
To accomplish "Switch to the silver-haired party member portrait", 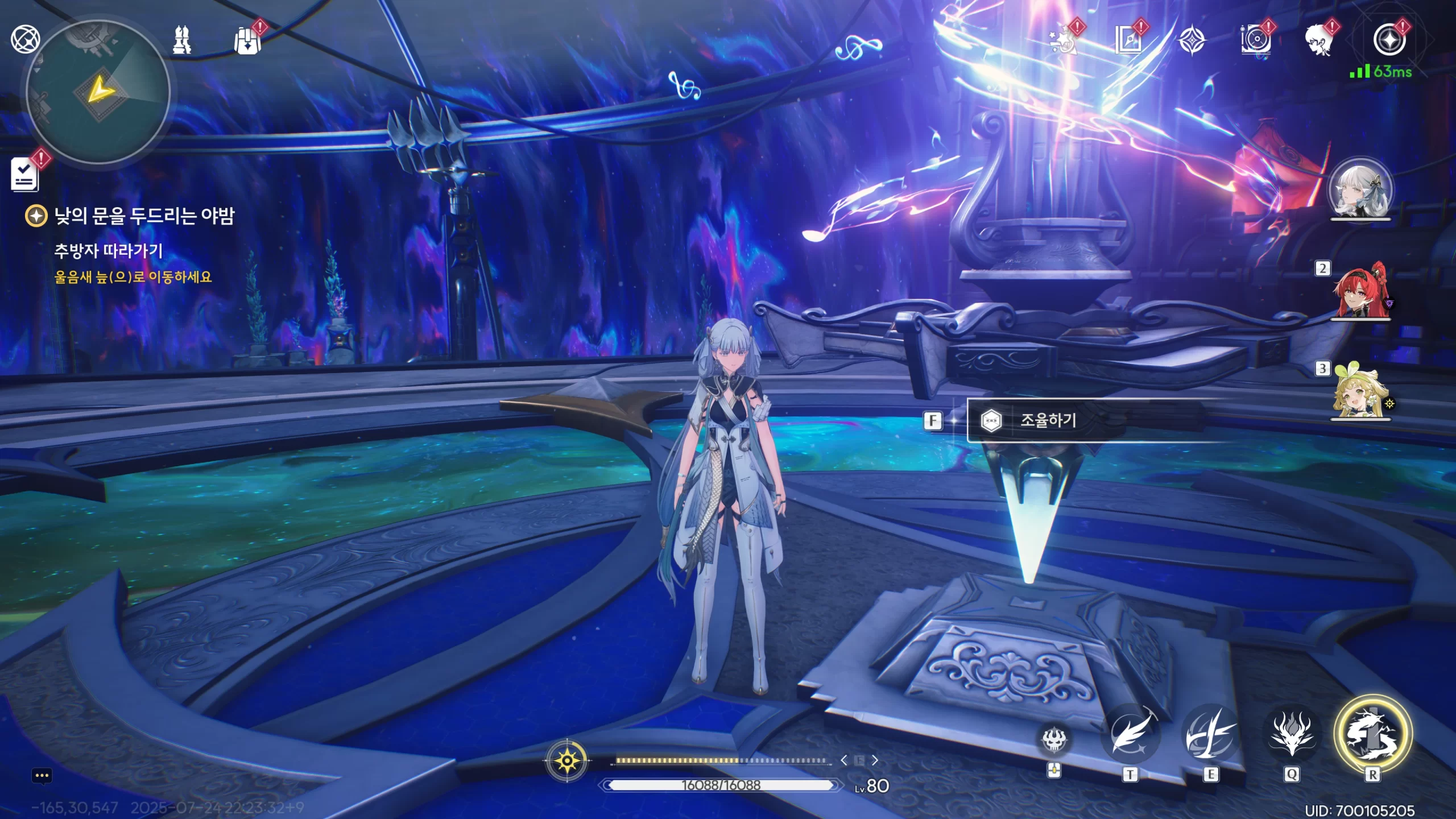I will point(1360,189).
